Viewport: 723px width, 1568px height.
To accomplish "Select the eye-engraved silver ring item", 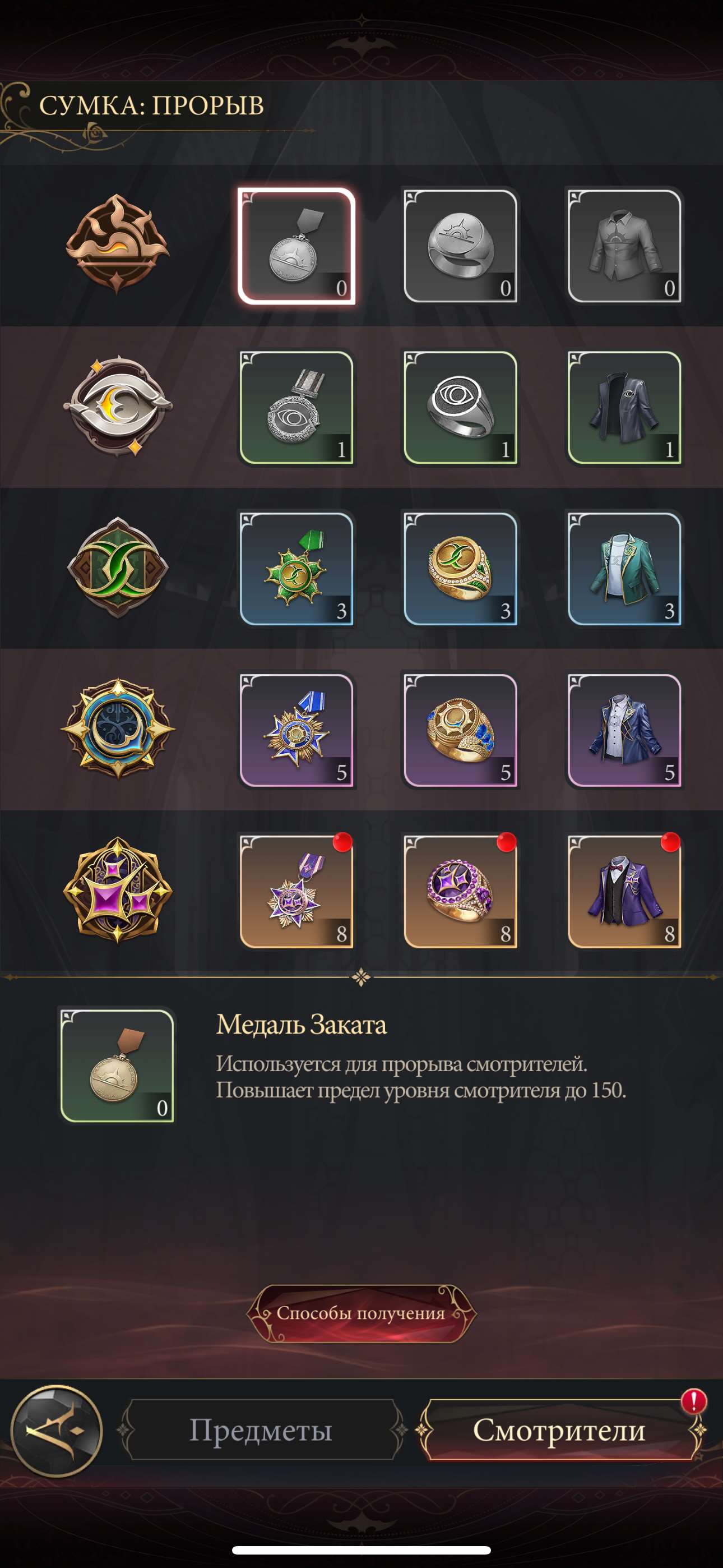I will pyautogui.click(x=461, y=405).
